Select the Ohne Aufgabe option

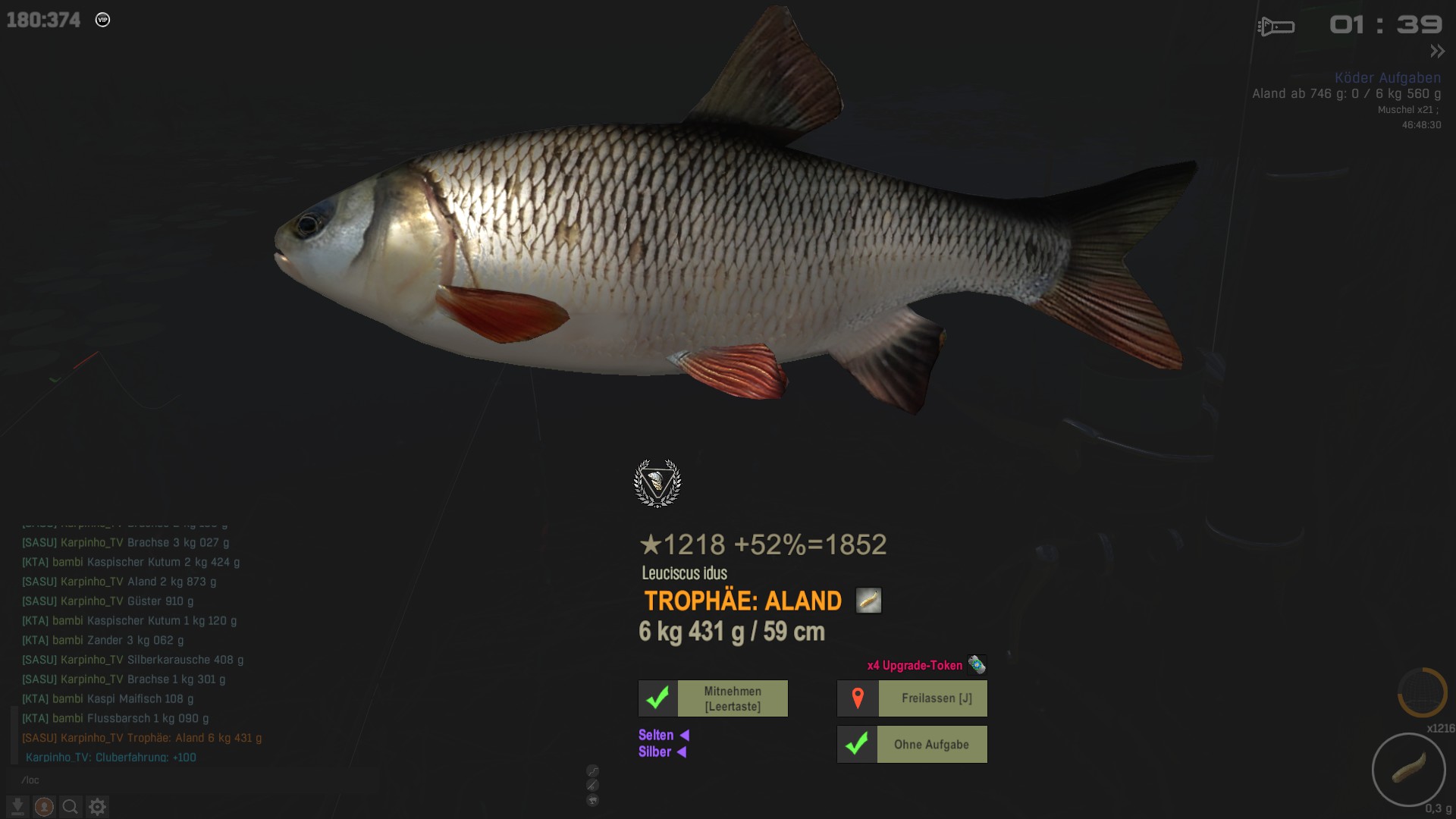click(912, 745)
